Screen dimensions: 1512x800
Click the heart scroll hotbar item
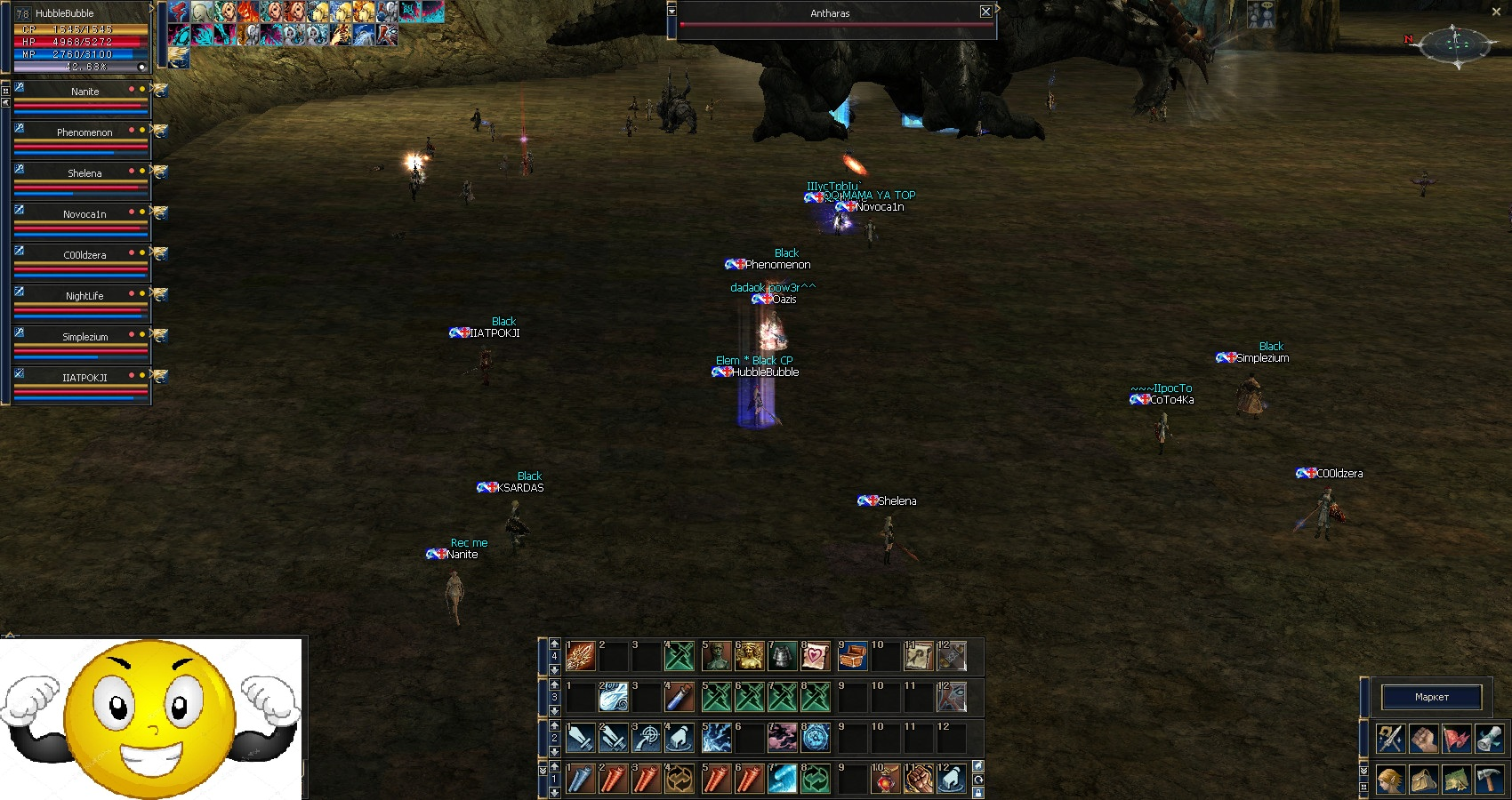pyautogui.click(x=816, y=657)
